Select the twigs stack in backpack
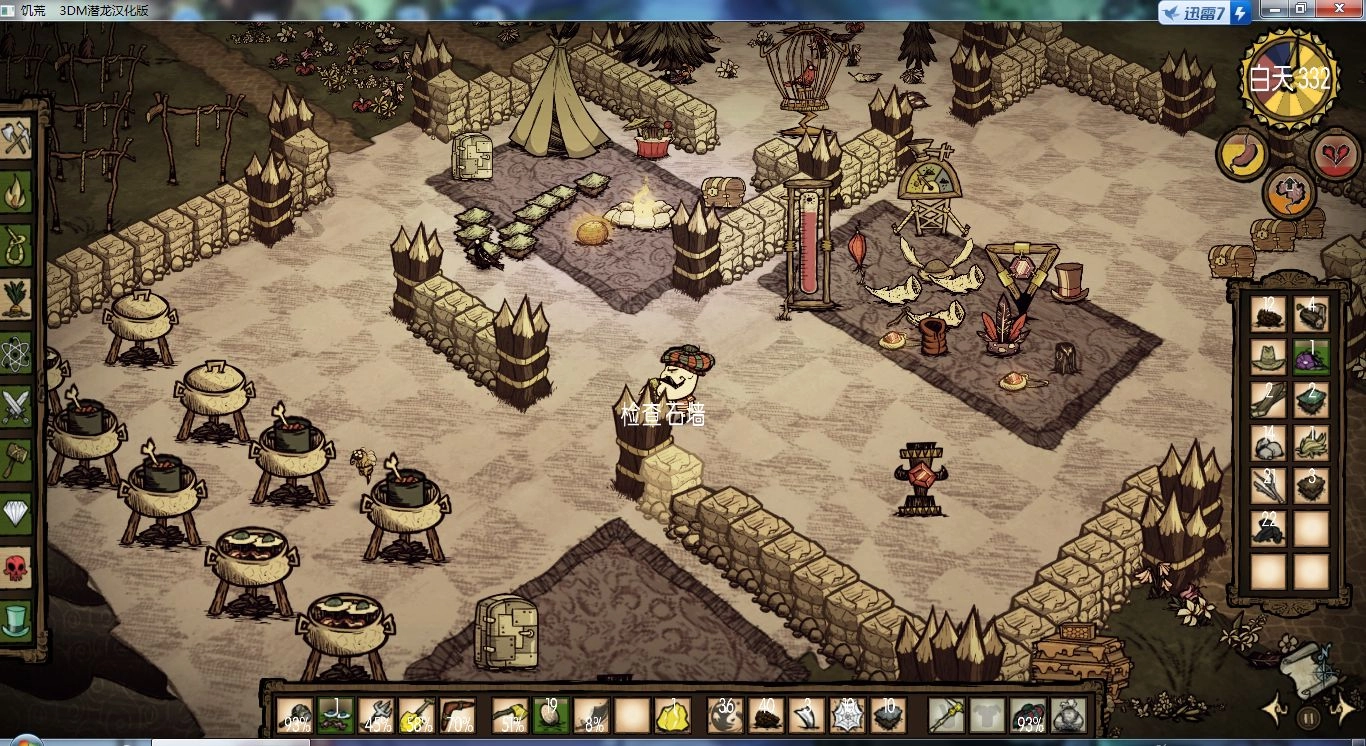 (1269, 487)
